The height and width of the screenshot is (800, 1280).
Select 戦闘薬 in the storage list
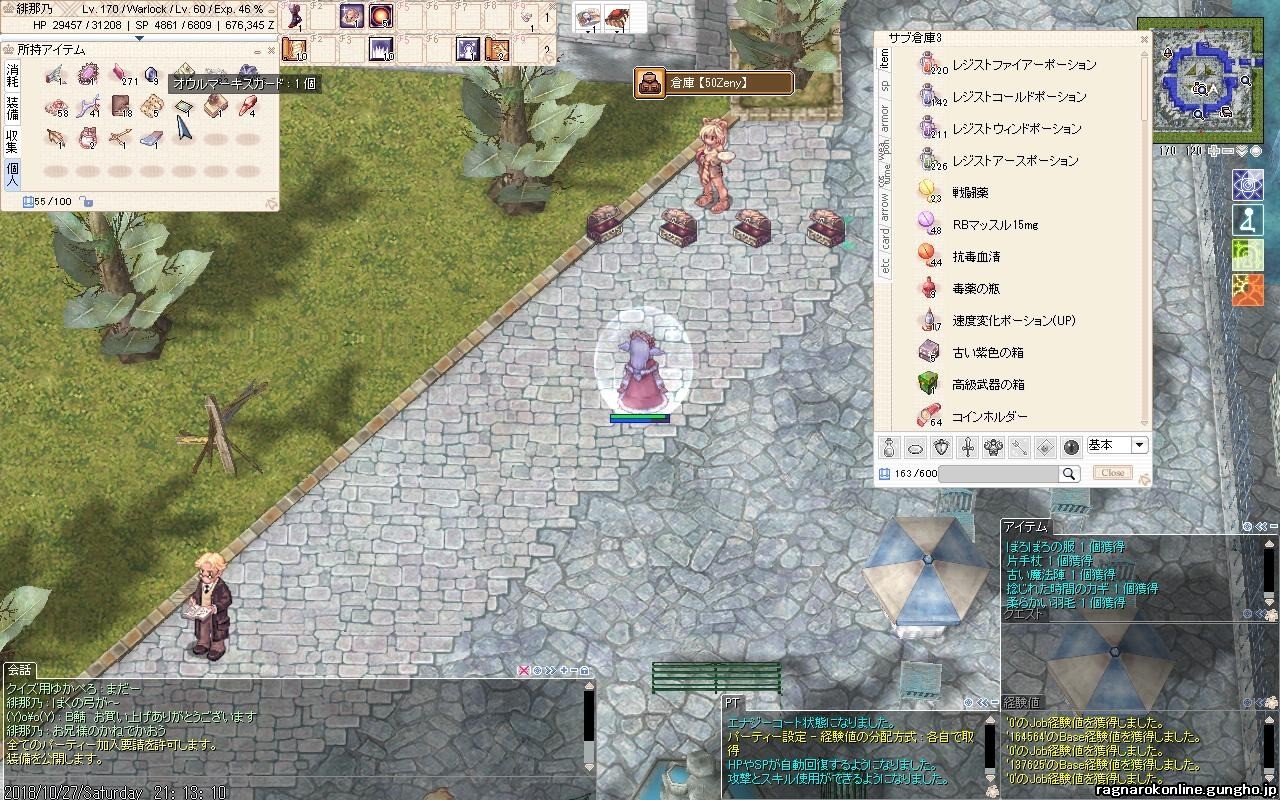[x=969, y=193]
